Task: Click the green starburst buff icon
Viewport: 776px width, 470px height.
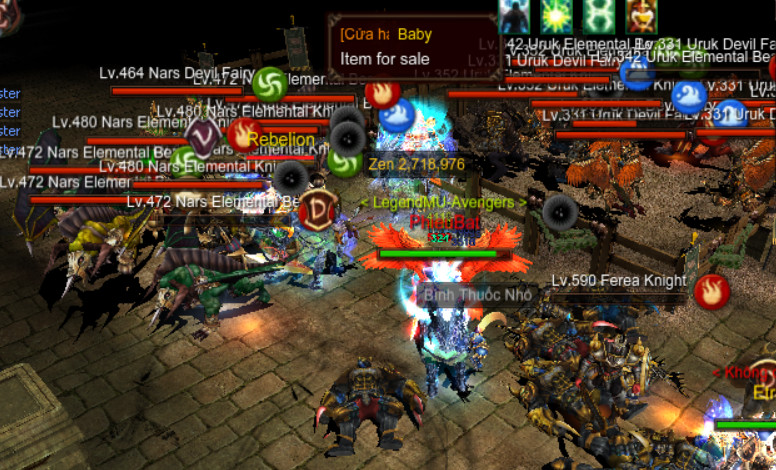Action: click(556, 17)
